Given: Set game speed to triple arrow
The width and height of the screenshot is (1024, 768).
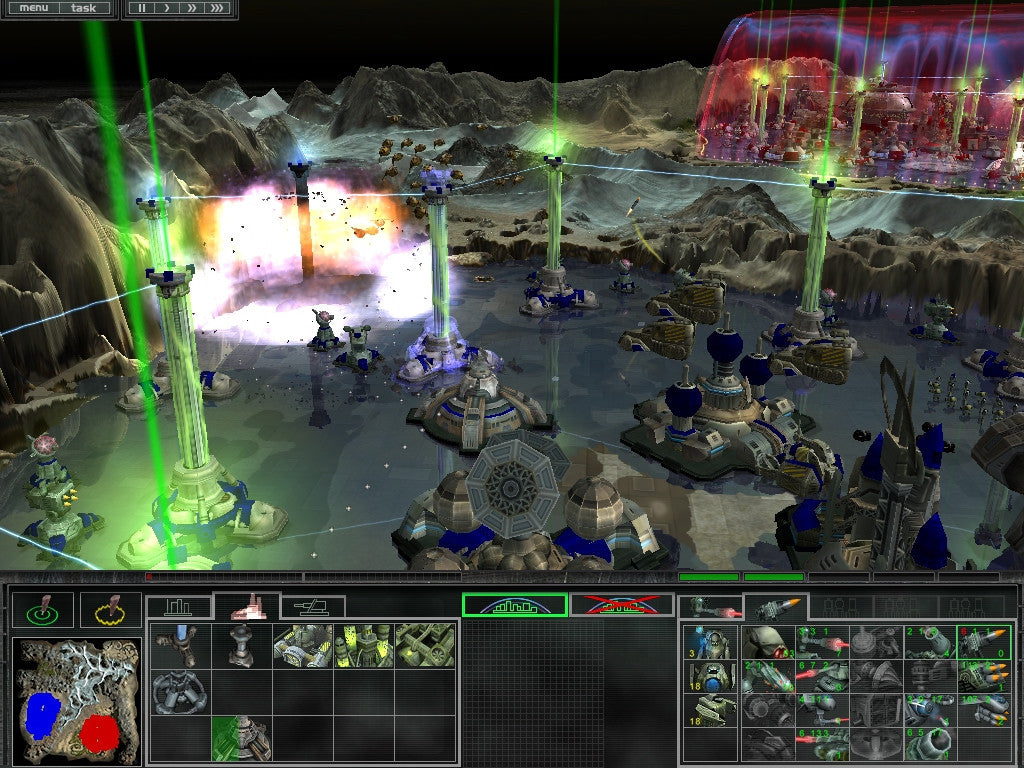Looking at the screenshot, I should [x=217, y=8].
